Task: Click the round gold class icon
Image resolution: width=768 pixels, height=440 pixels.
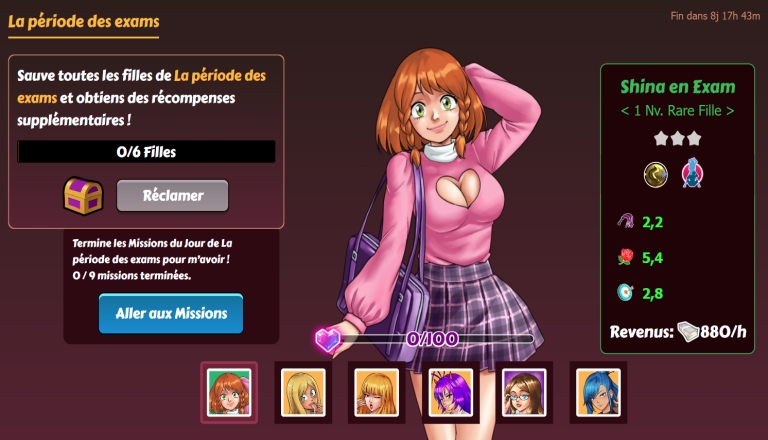Action: point(655,174)
